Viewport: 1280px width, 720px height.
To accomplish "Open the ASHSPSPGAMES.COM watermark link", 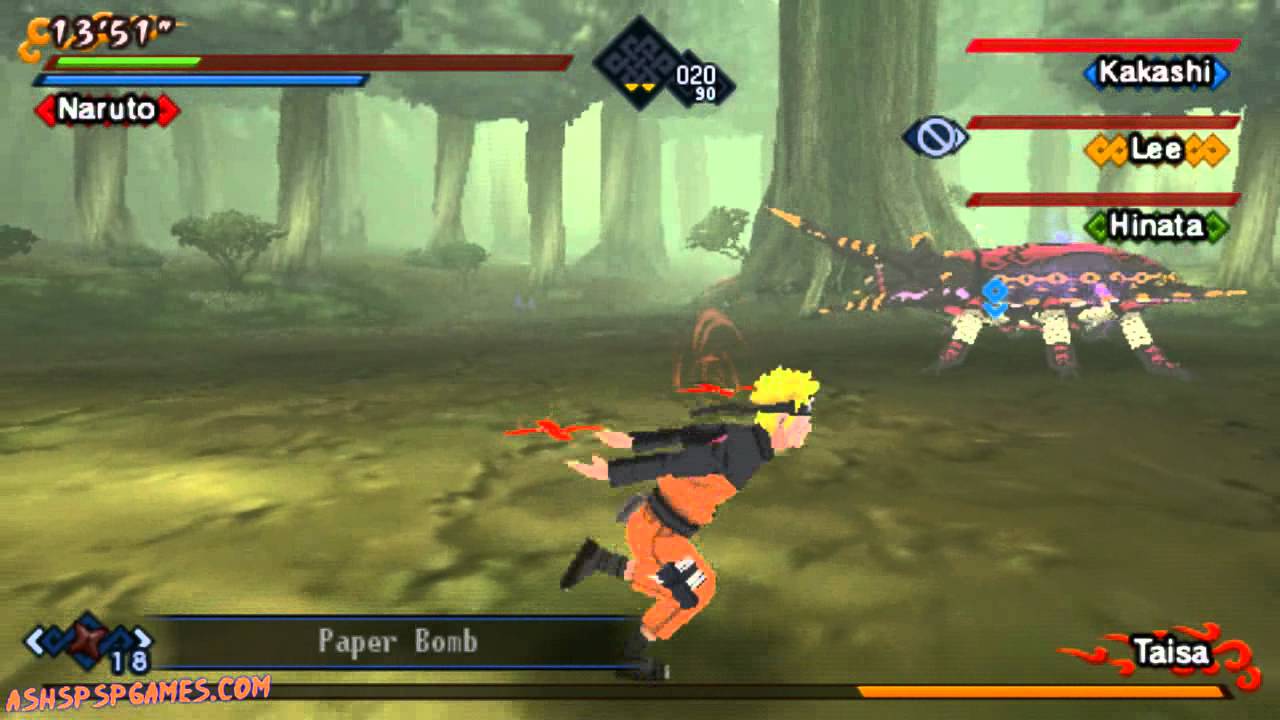I will pyautogui.click(x=138, y=692).
